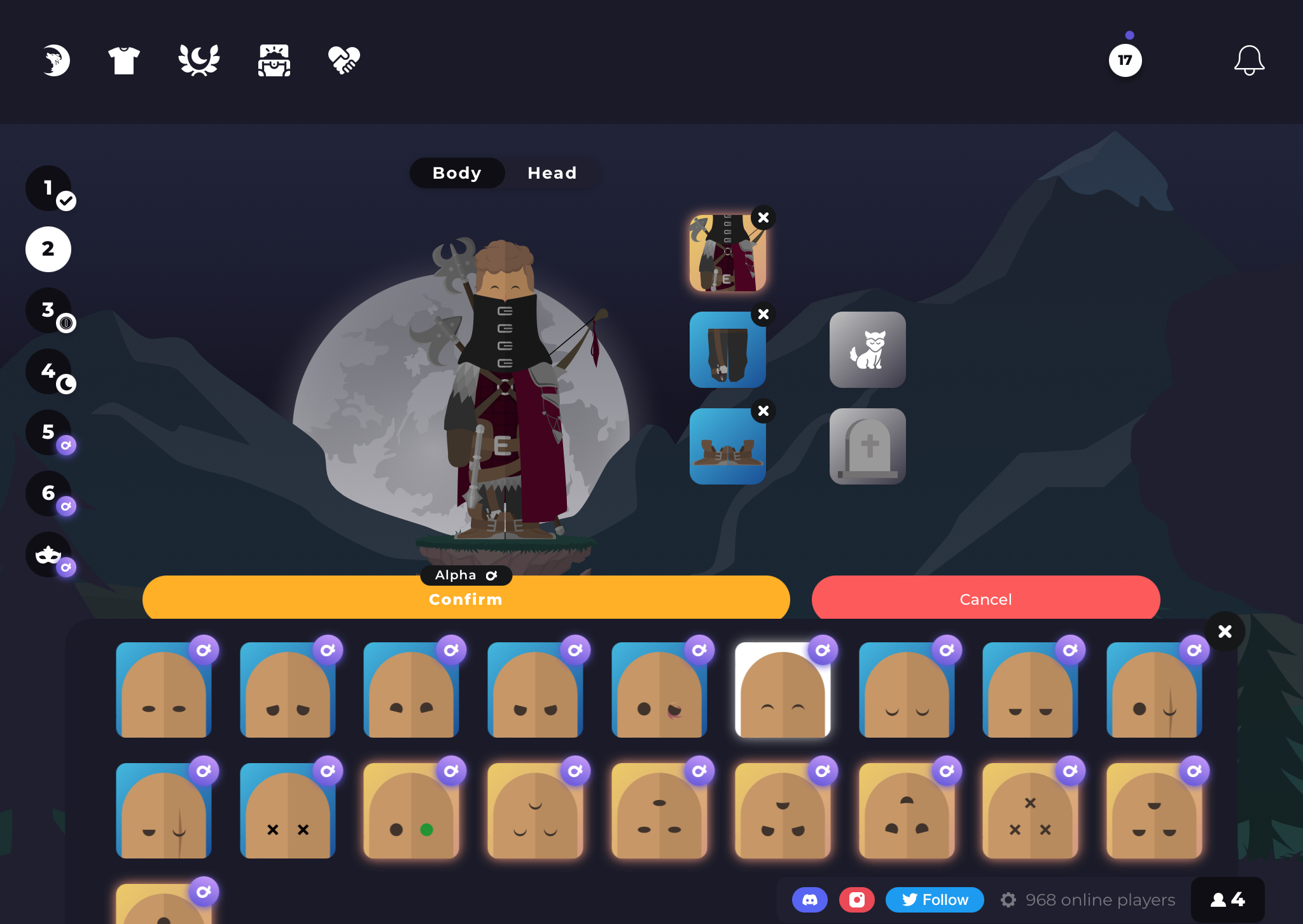Toggle gender on the X-eyes face thumbnail
The image size is (1303, 924).
329,771
